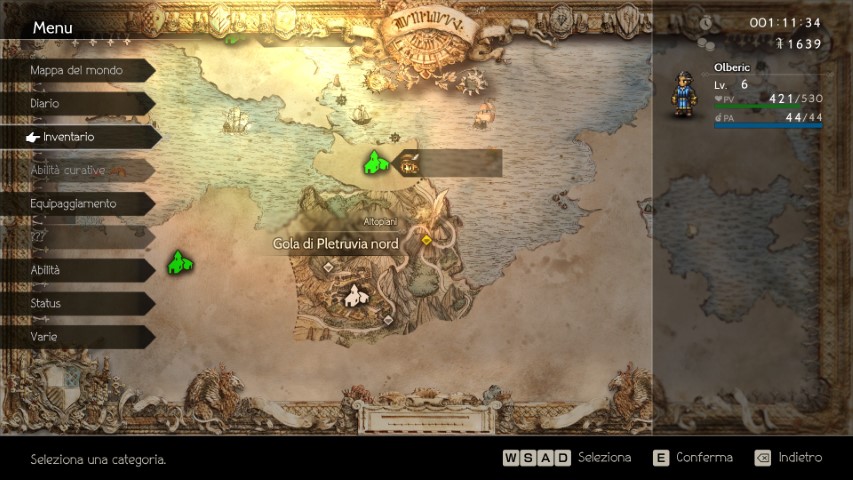
Task: Select the Diario menu entry
Action: pyautogui.click(x=76, y=103)
